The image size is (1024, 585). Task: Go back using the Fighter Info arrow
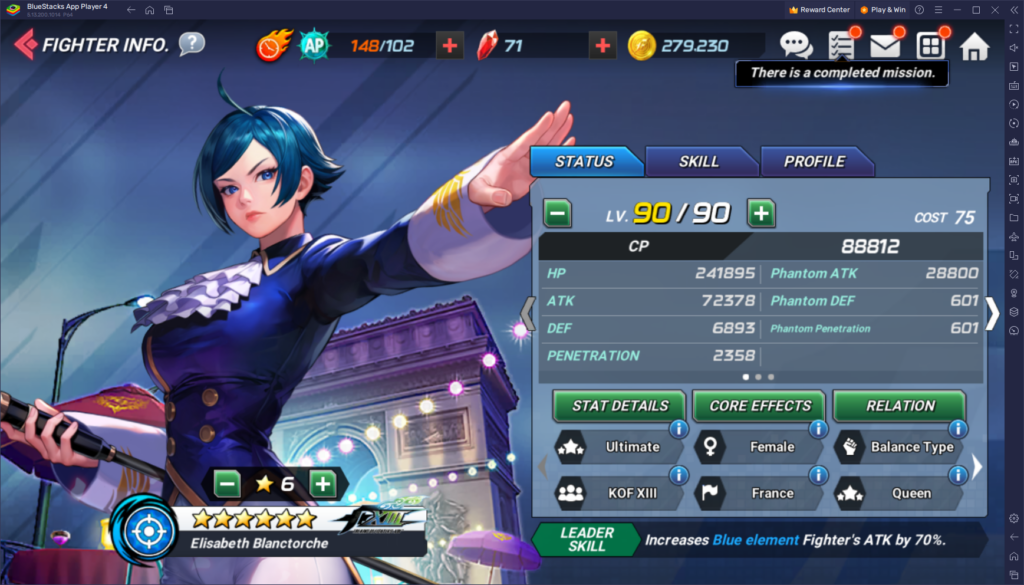coord(27,45)
